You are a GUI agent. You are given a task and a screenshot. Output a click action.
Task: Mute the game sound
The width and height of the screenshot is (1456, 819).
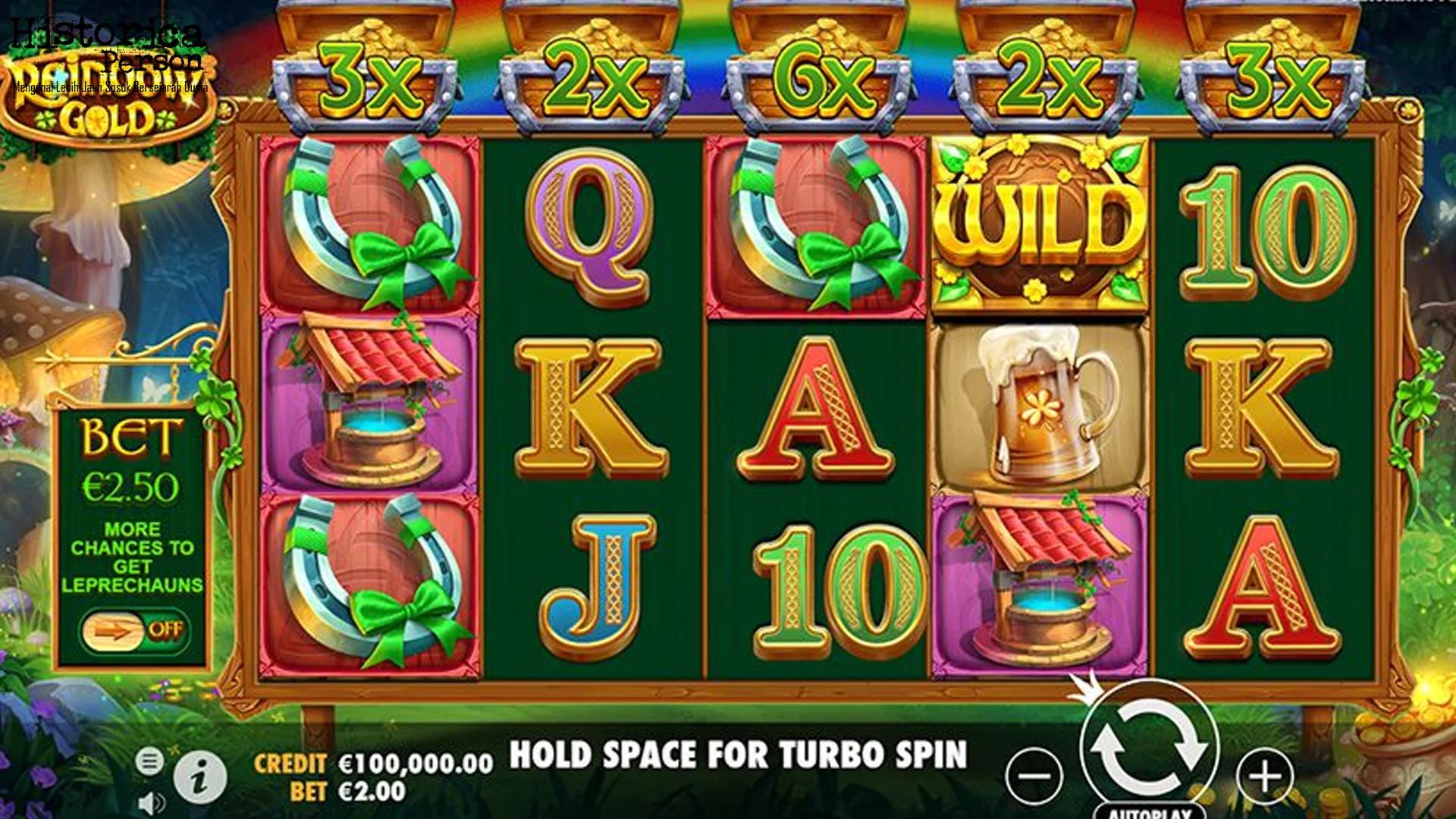[151, 804]
